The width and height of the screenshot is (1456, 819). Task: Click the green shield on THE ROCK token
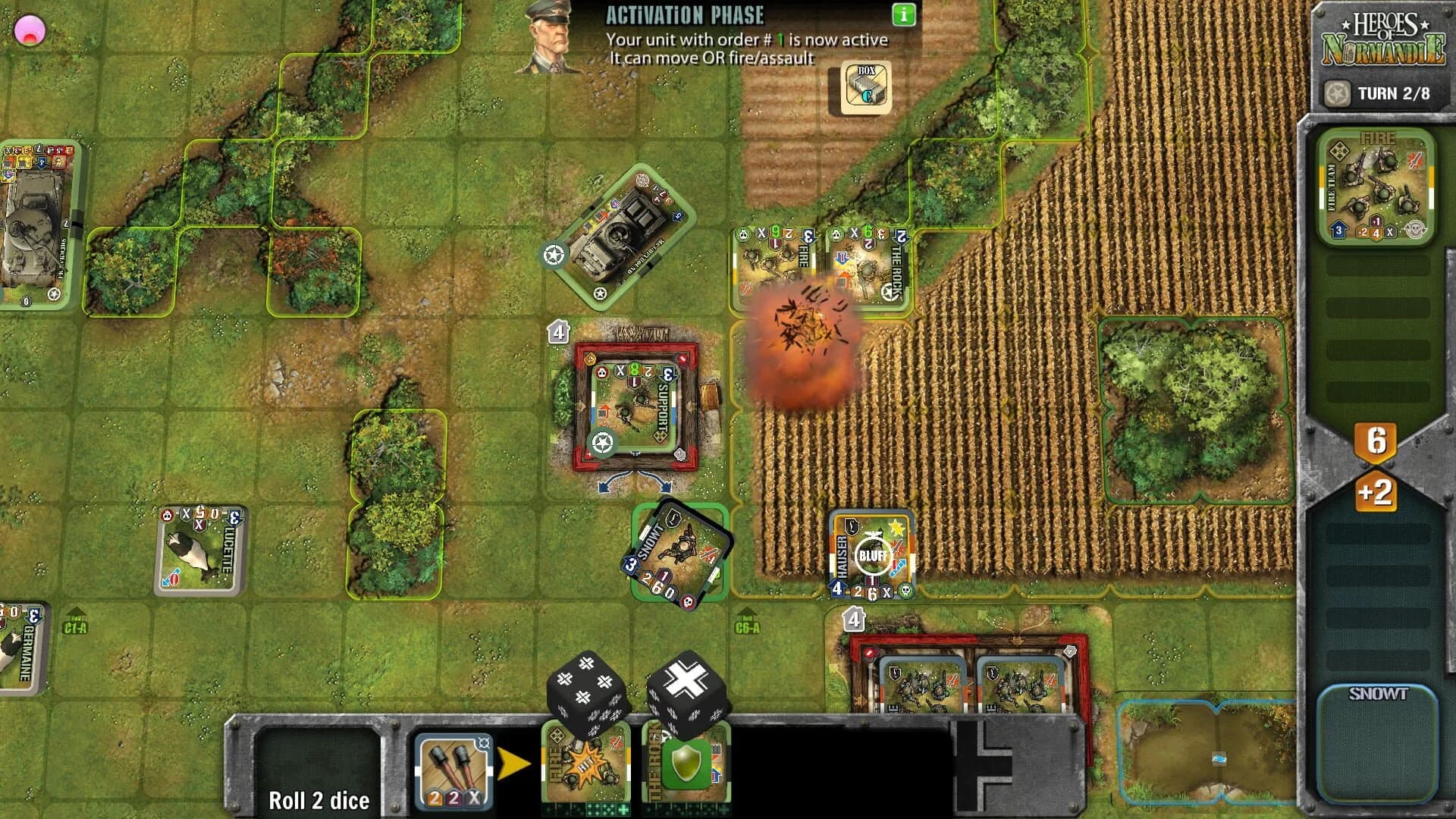(686, 762)
